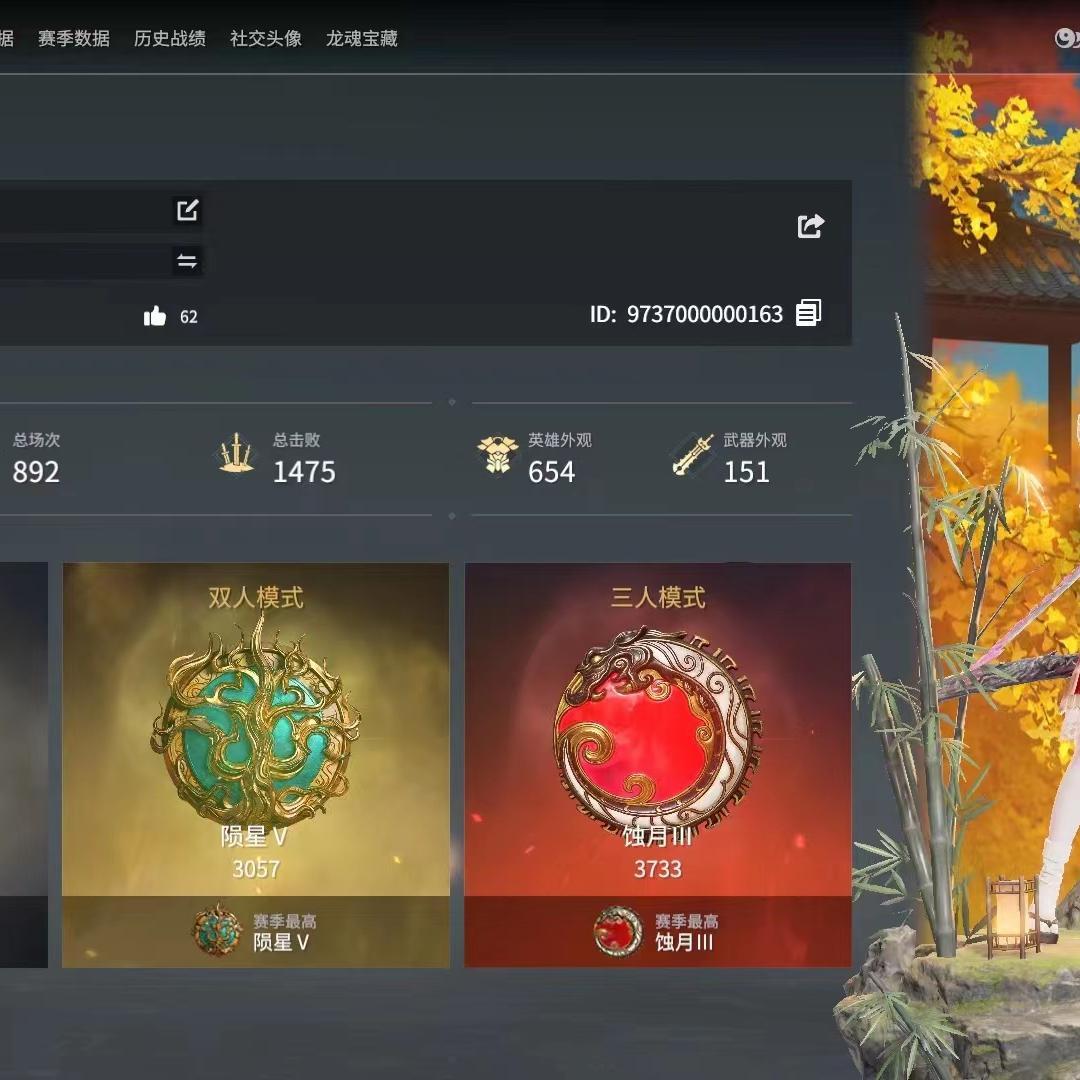Copy the player ID number
Image resolution: width=1080 pixels, height=1080 pixels.
click(808, 313)
